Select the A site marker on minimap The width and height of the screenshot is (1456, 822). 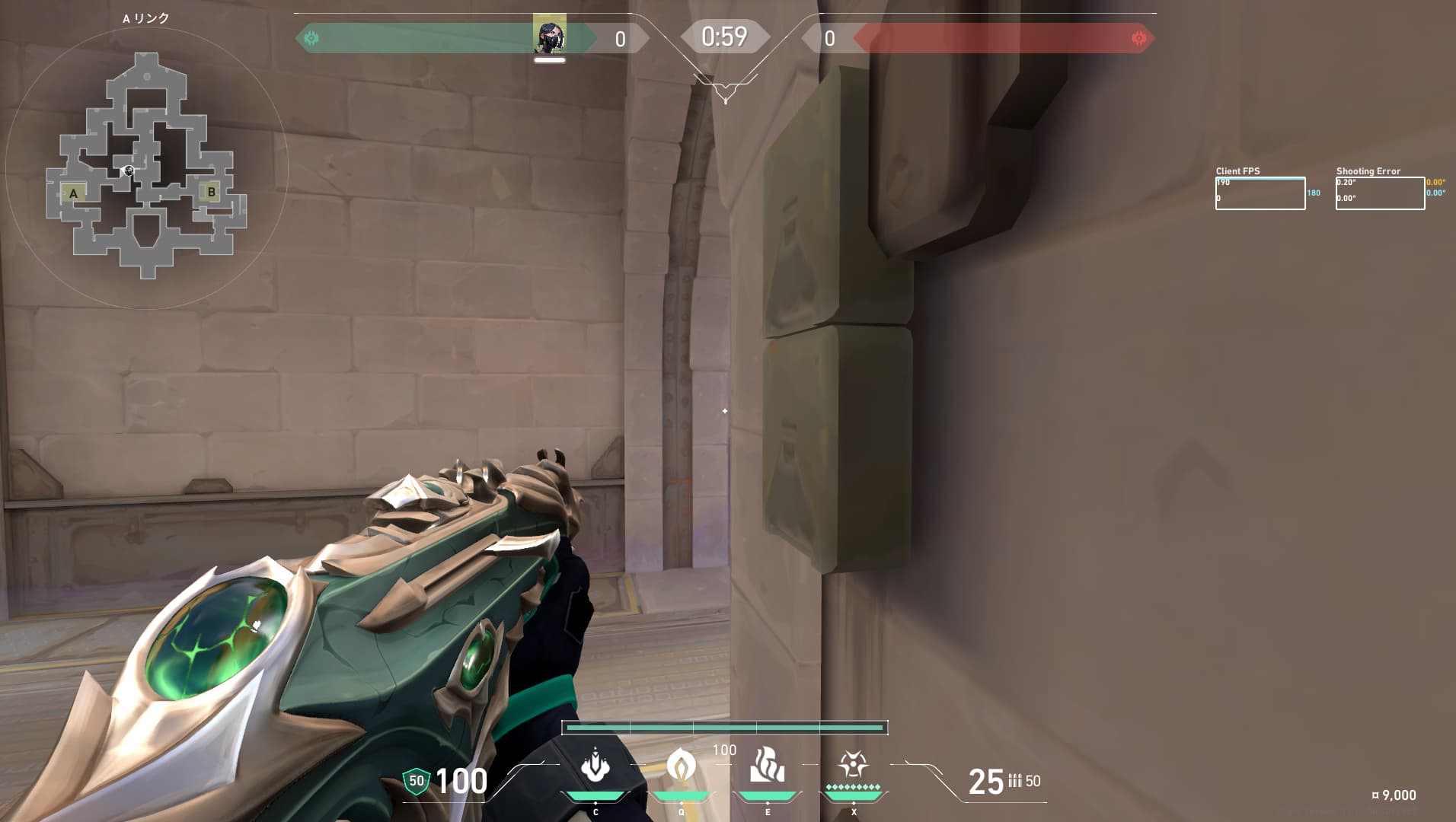point(73,193)
